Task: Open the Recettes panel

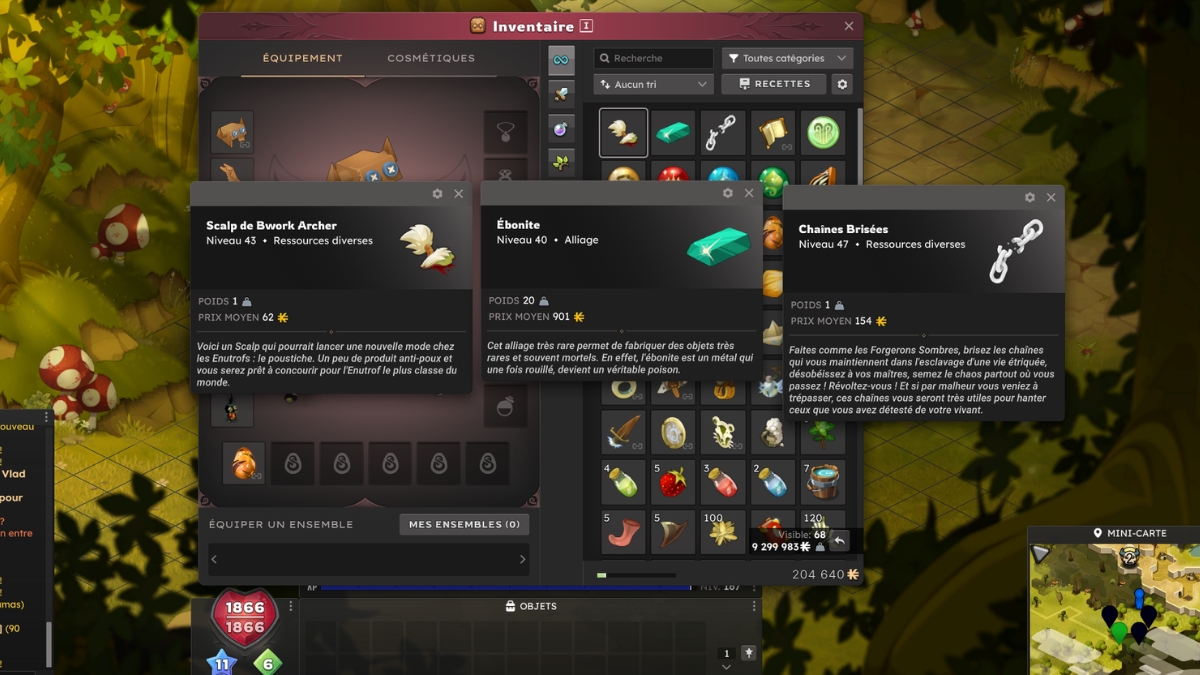Action: point(774,84)
